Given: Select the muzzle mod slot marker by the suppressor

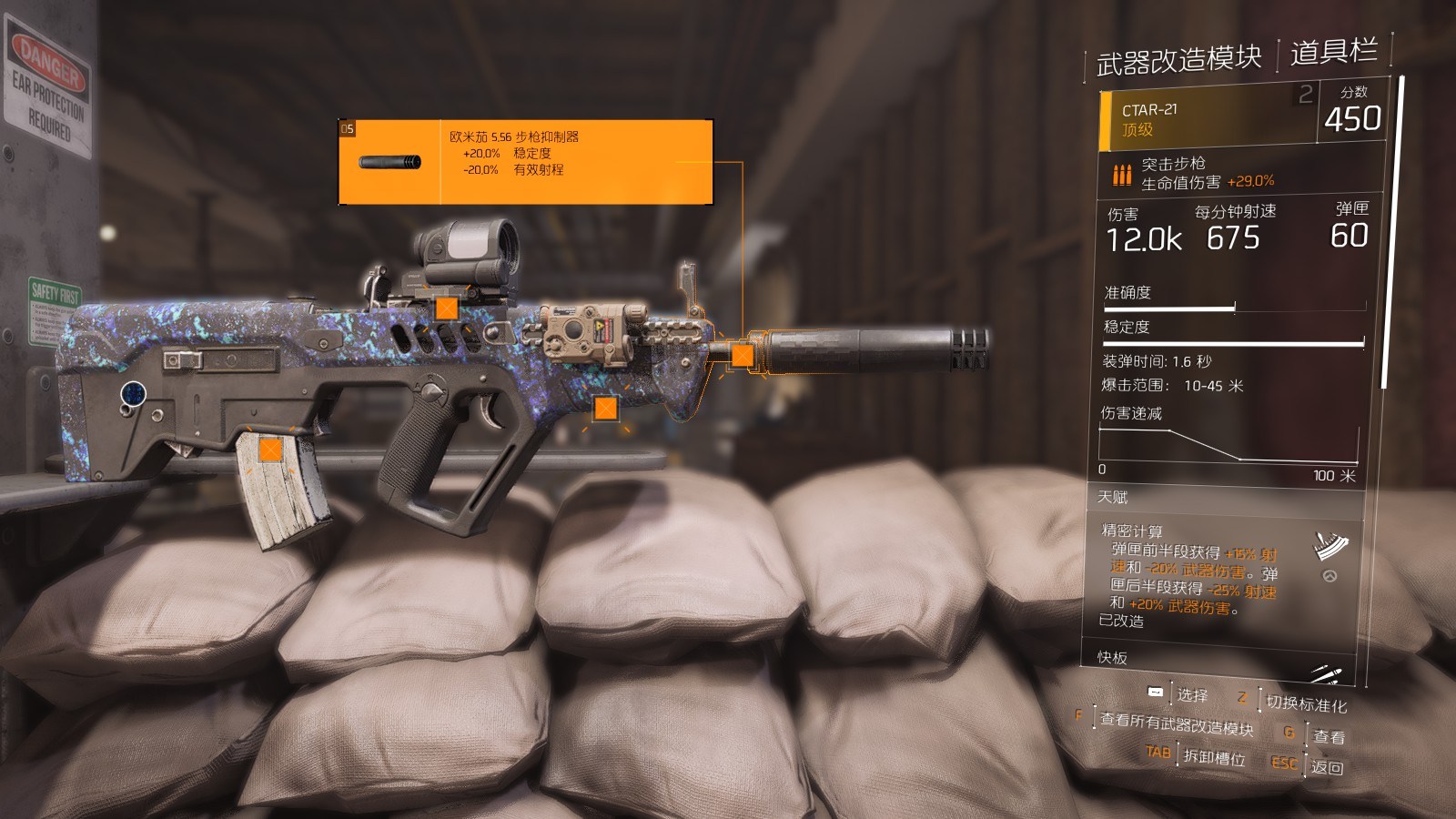Looking at the screenshot, I should point(743,356).
